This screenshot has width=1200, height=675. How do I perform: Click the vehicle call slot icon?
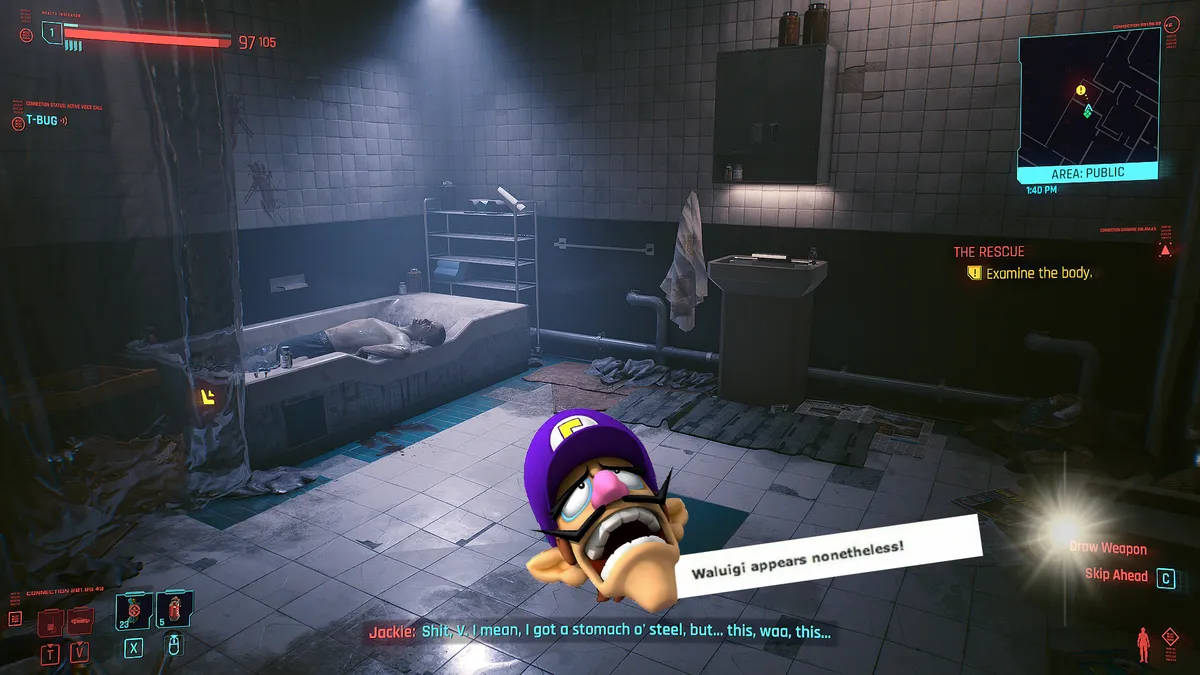[81, 622]
